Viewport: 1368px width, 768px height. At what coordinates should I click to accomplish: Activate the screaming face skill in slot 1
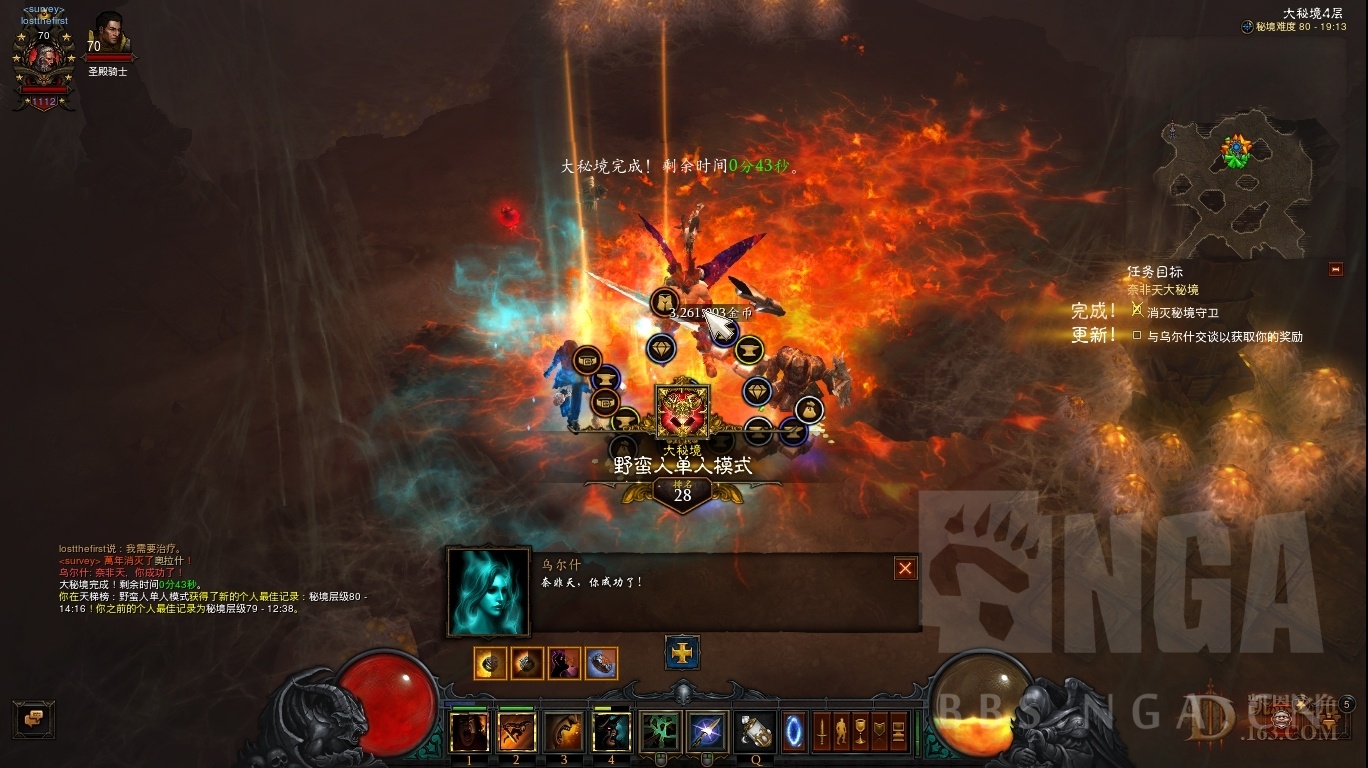click(468, 732)
